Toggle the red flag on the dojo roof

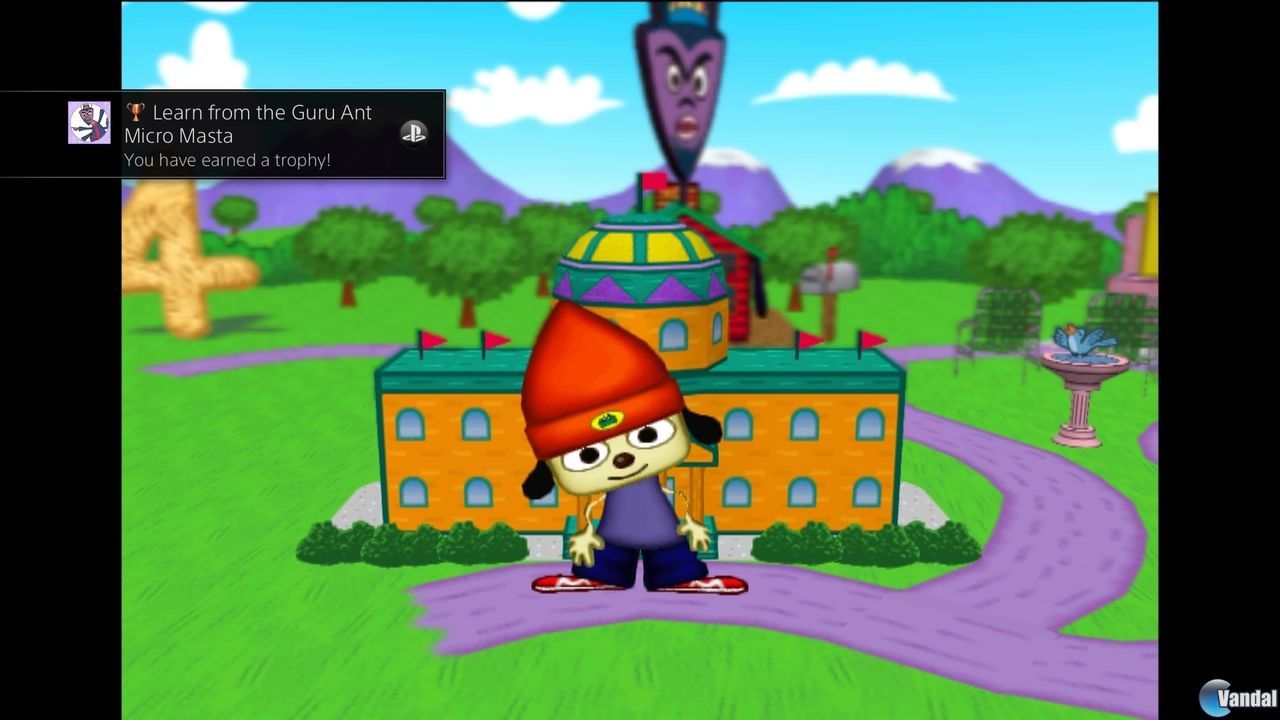pos(654,182)
